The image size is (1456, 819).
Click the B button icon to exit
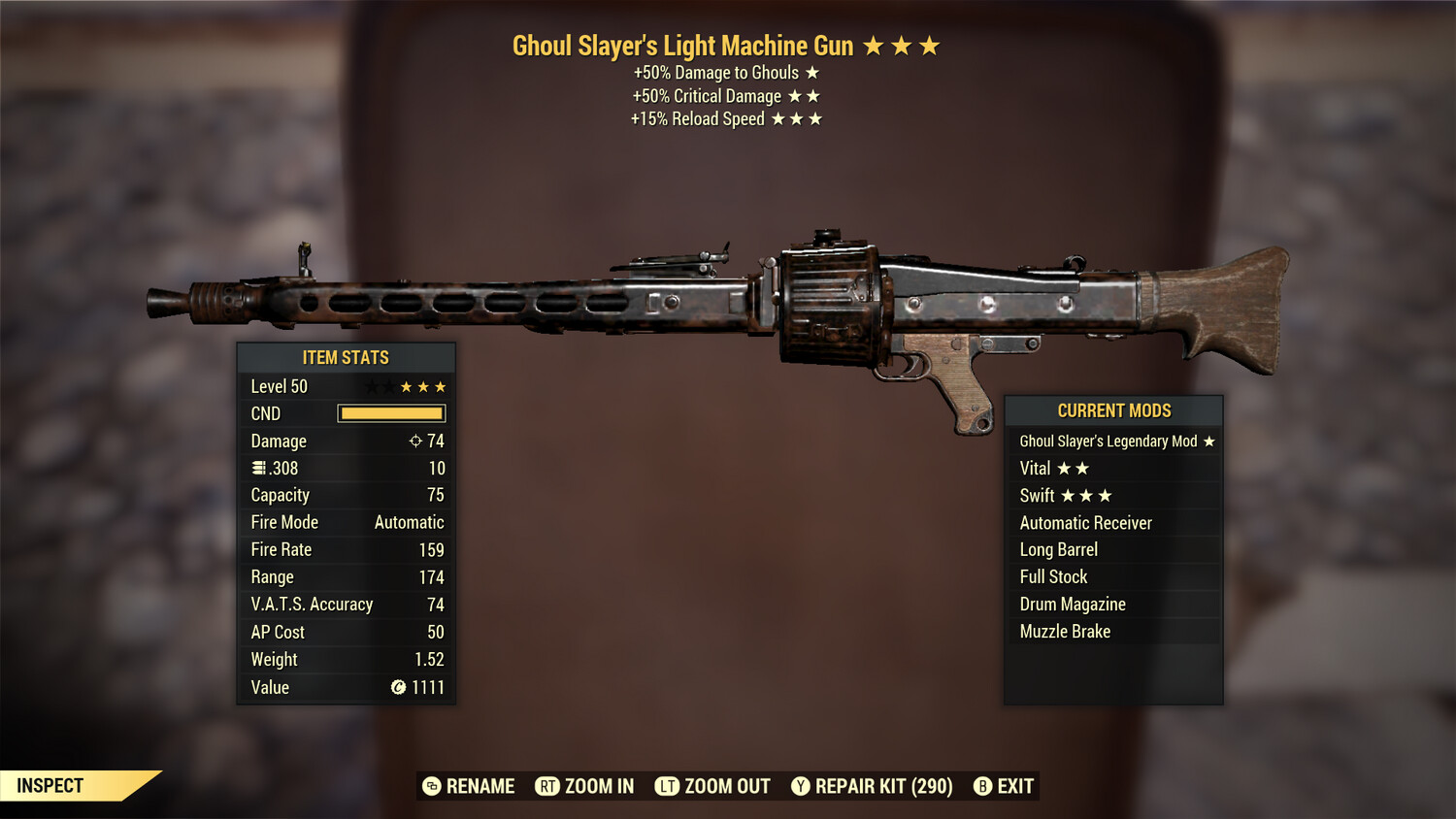point(981,786)
